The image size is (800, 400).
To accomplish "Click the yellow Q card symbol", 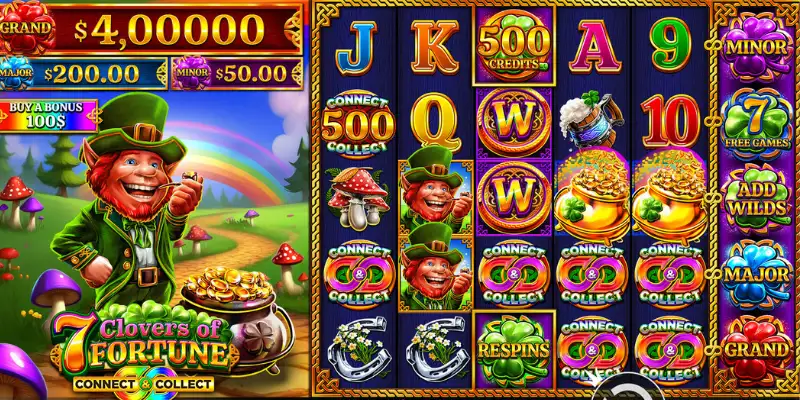I will click(x=435, y=120).
